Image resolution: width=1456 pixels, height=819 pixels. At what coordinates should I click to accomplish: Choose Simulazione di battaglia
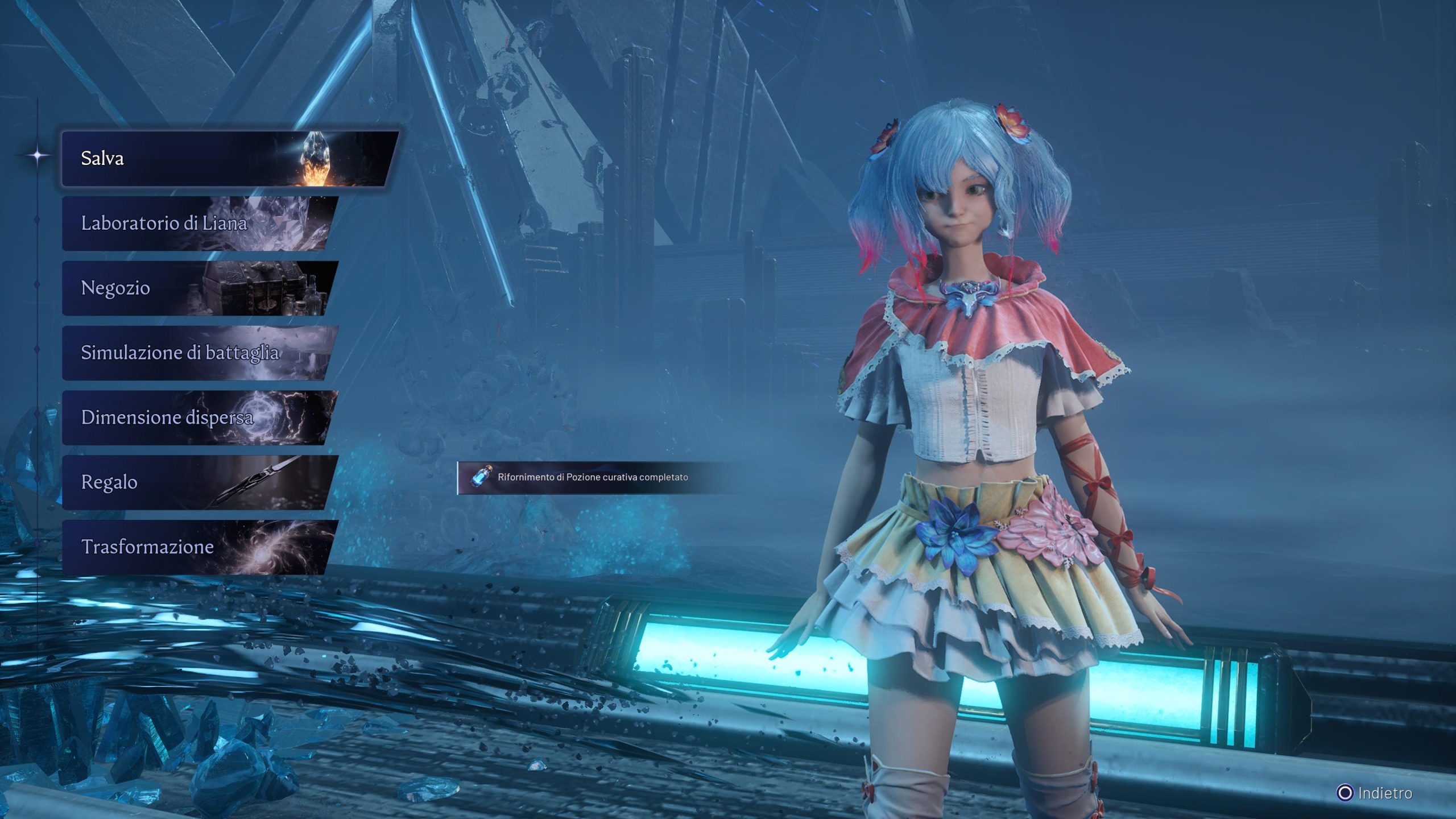199,353
